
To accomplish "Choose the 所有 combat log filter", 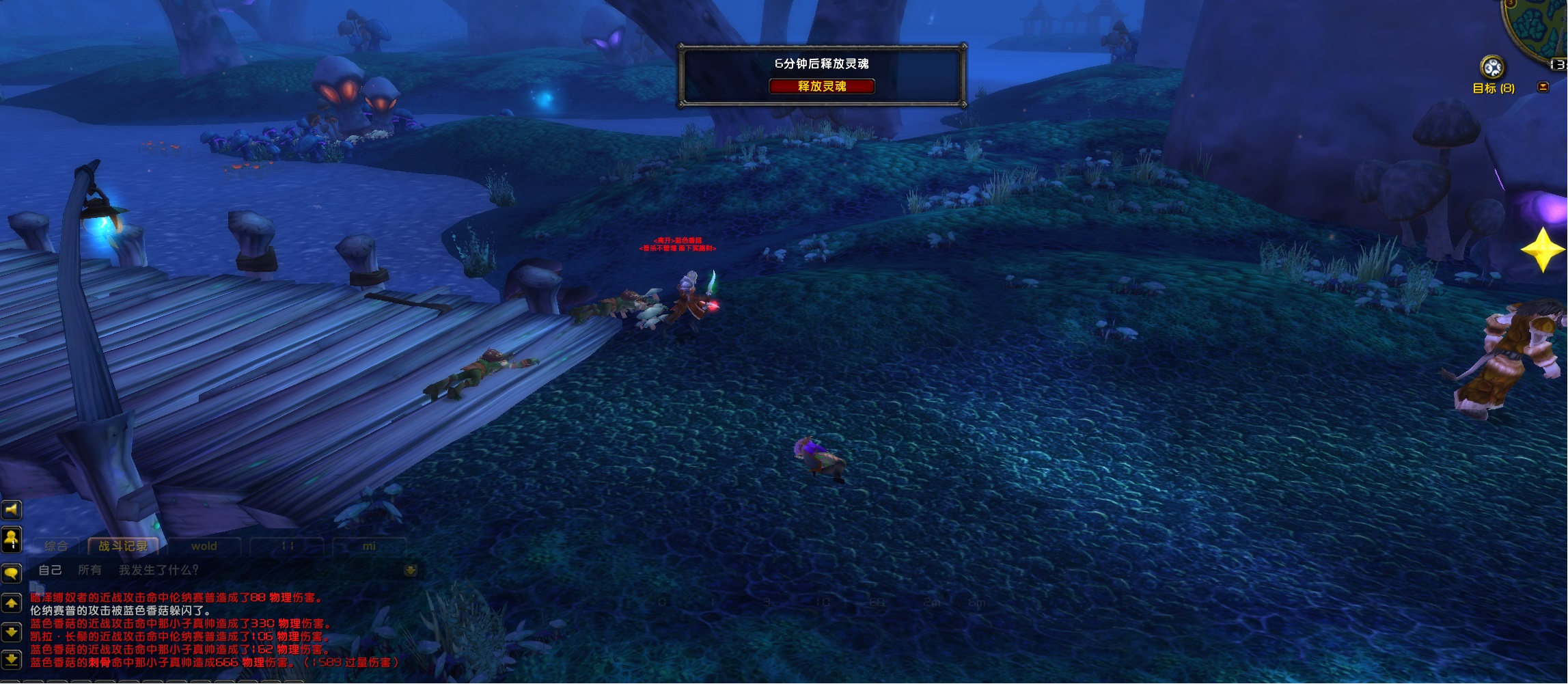I will point(90,570).
